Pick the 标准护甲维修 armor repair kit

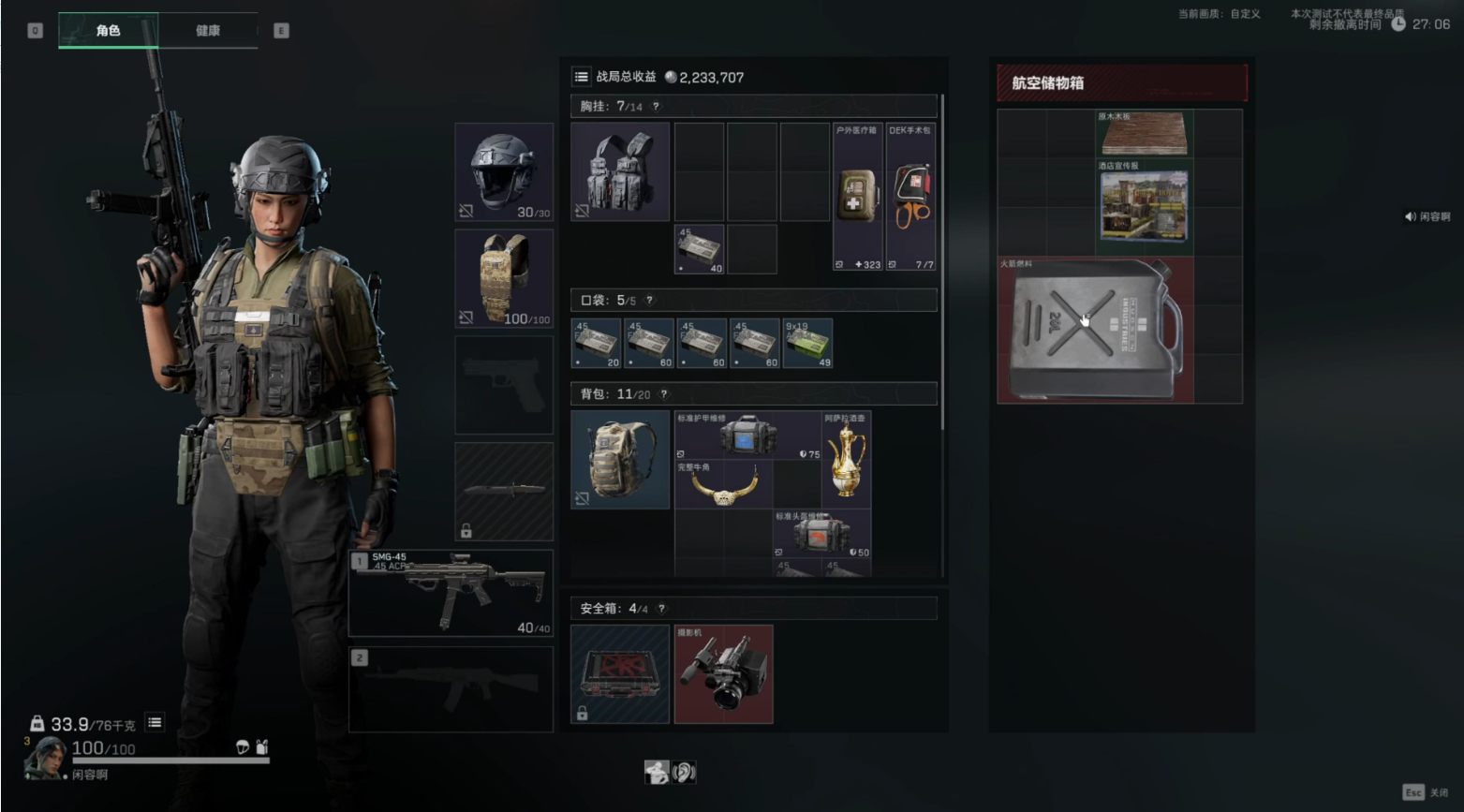(x=747, y=436)
